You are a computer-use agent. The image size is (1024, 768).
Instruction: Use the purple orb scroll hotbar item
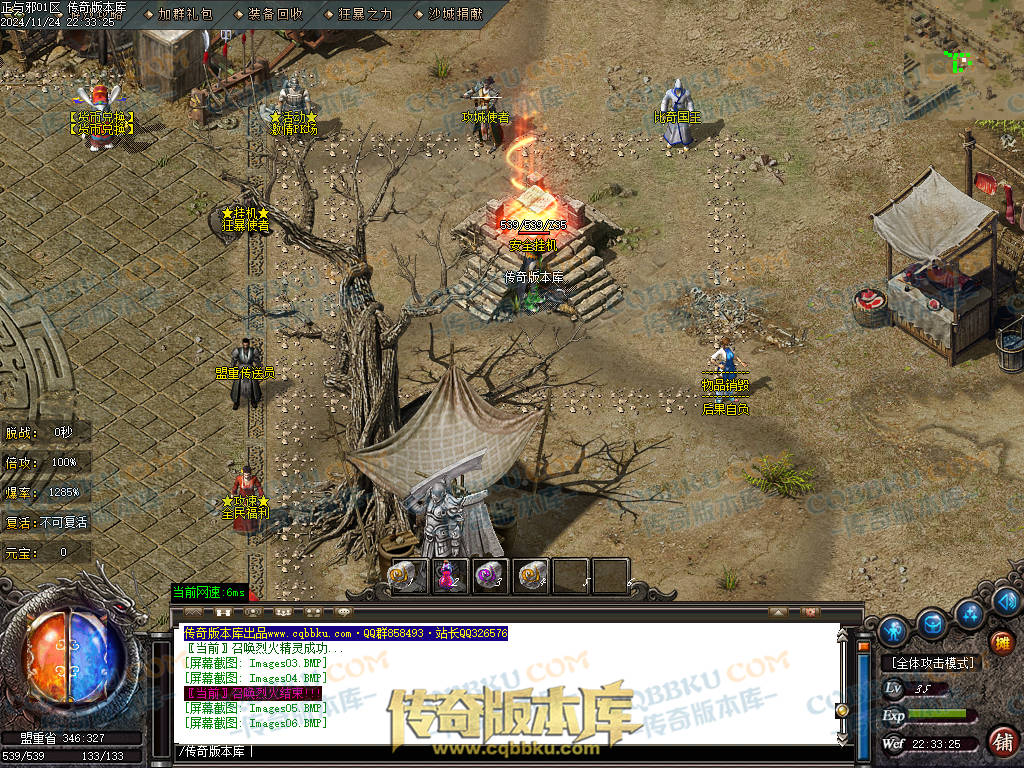pyautogui.click(x=490, y=575)
